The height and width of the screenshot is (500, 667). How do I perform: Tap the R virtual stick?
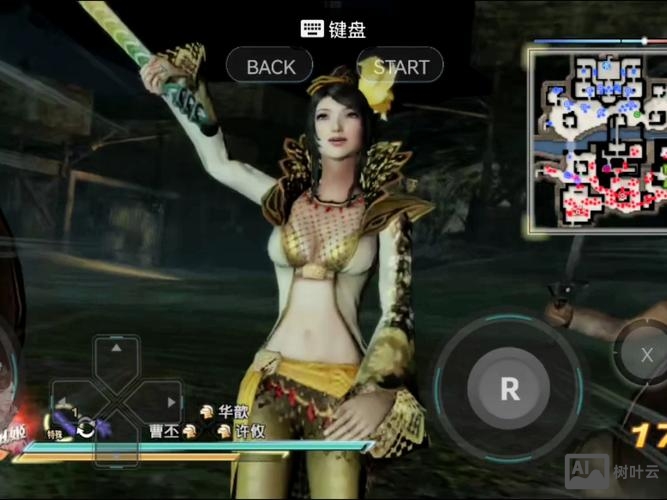point(509,389)
